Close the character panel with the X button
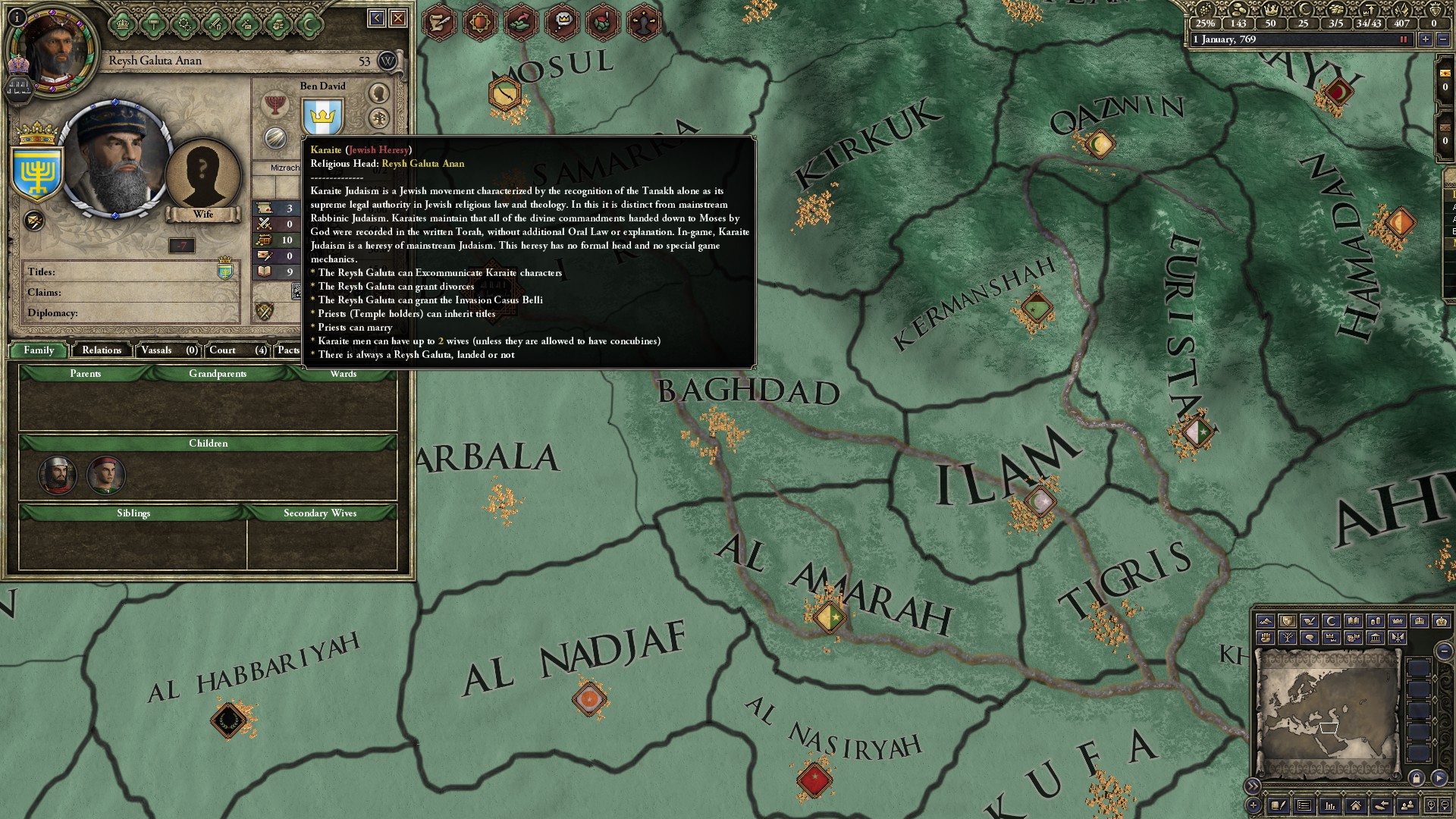 pos(398,18)
